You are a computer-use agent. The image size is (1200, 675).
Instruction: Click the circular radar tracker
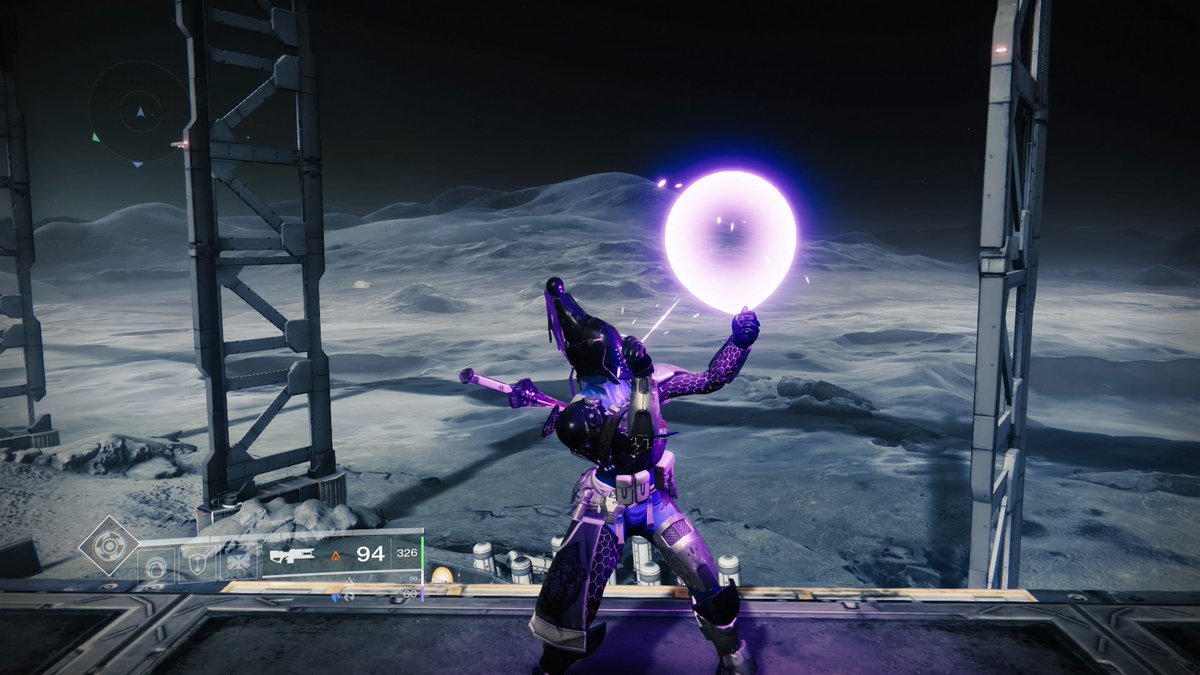138,112
